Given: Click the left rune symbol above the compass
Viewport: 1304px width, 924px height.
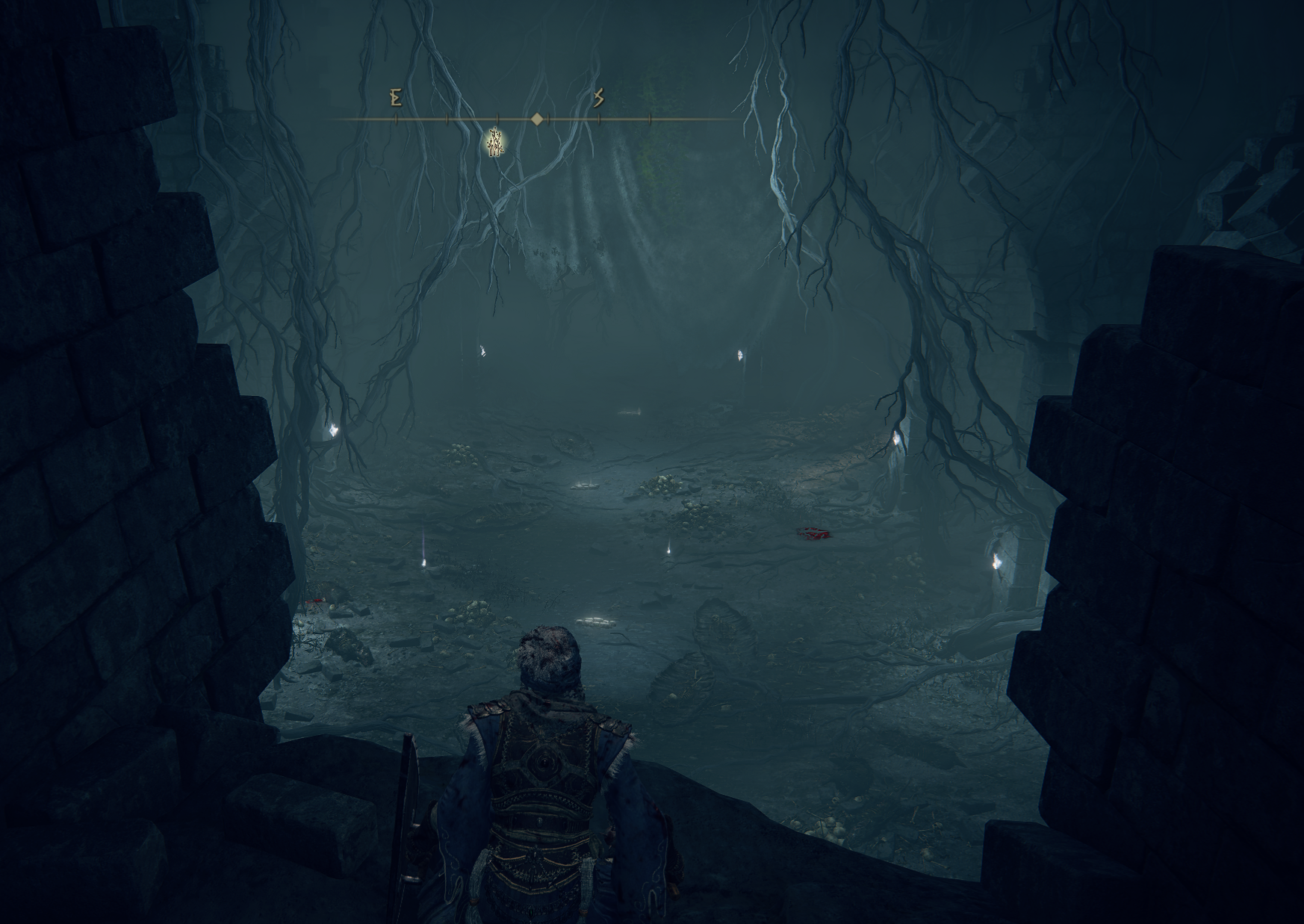Looking at the screenshot, I should (x=397, y=98).
